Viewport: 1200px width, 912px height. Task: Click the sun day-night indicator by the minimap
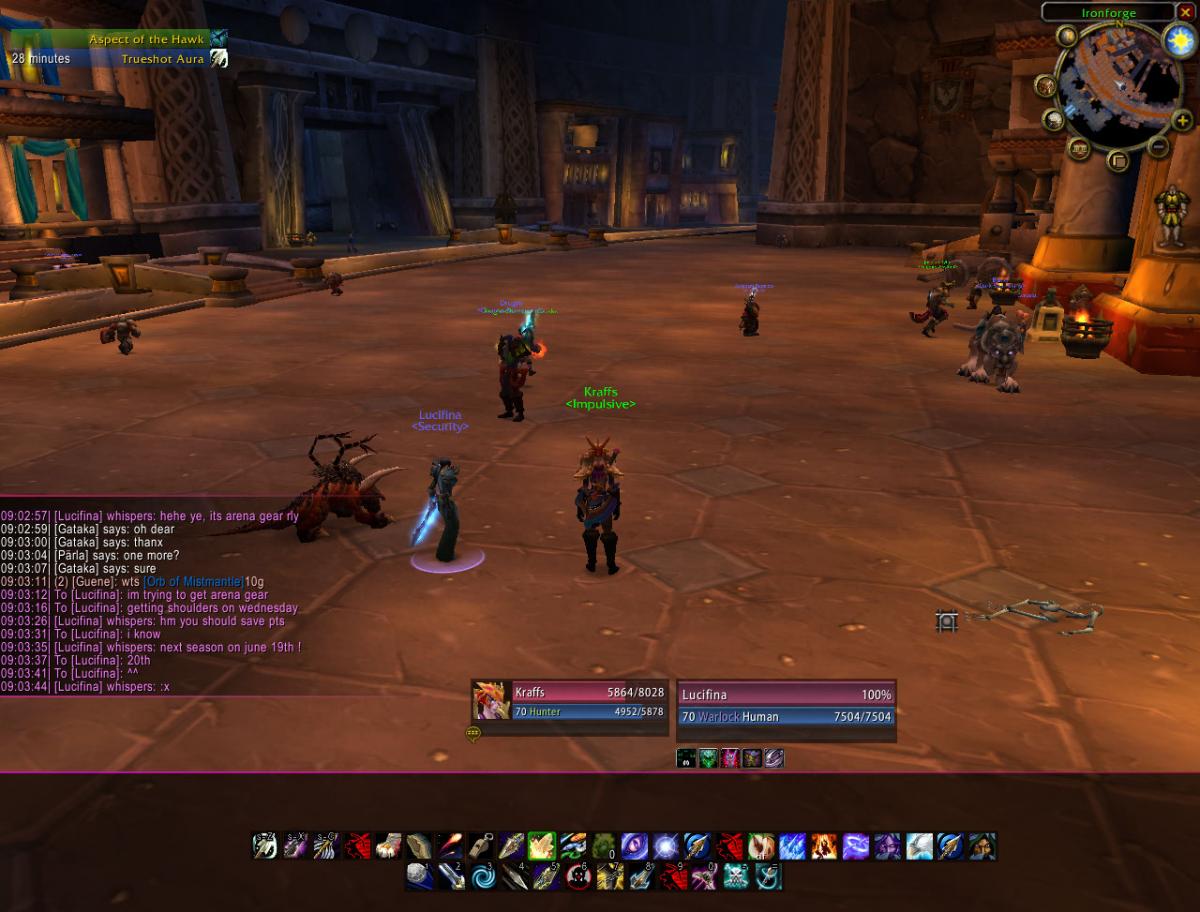click(x=1180, y=40)
